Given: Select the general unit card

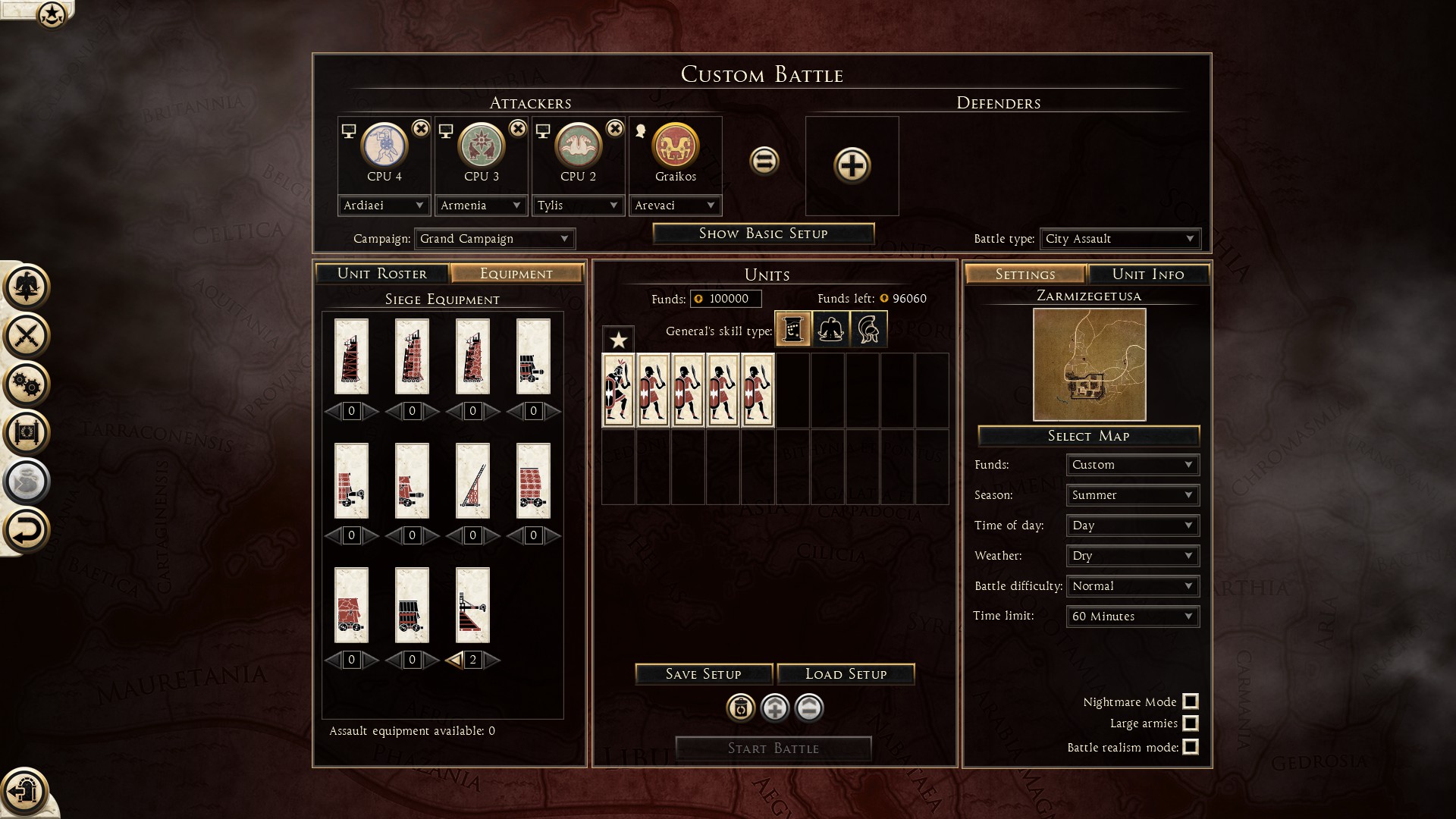Looking at the screenshot, I should [618, 390].
